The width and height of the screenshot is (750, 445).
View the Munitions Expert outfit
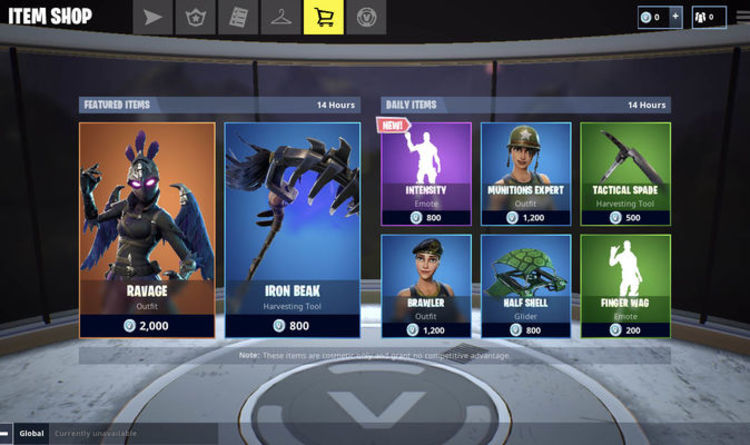pos(526,174)
